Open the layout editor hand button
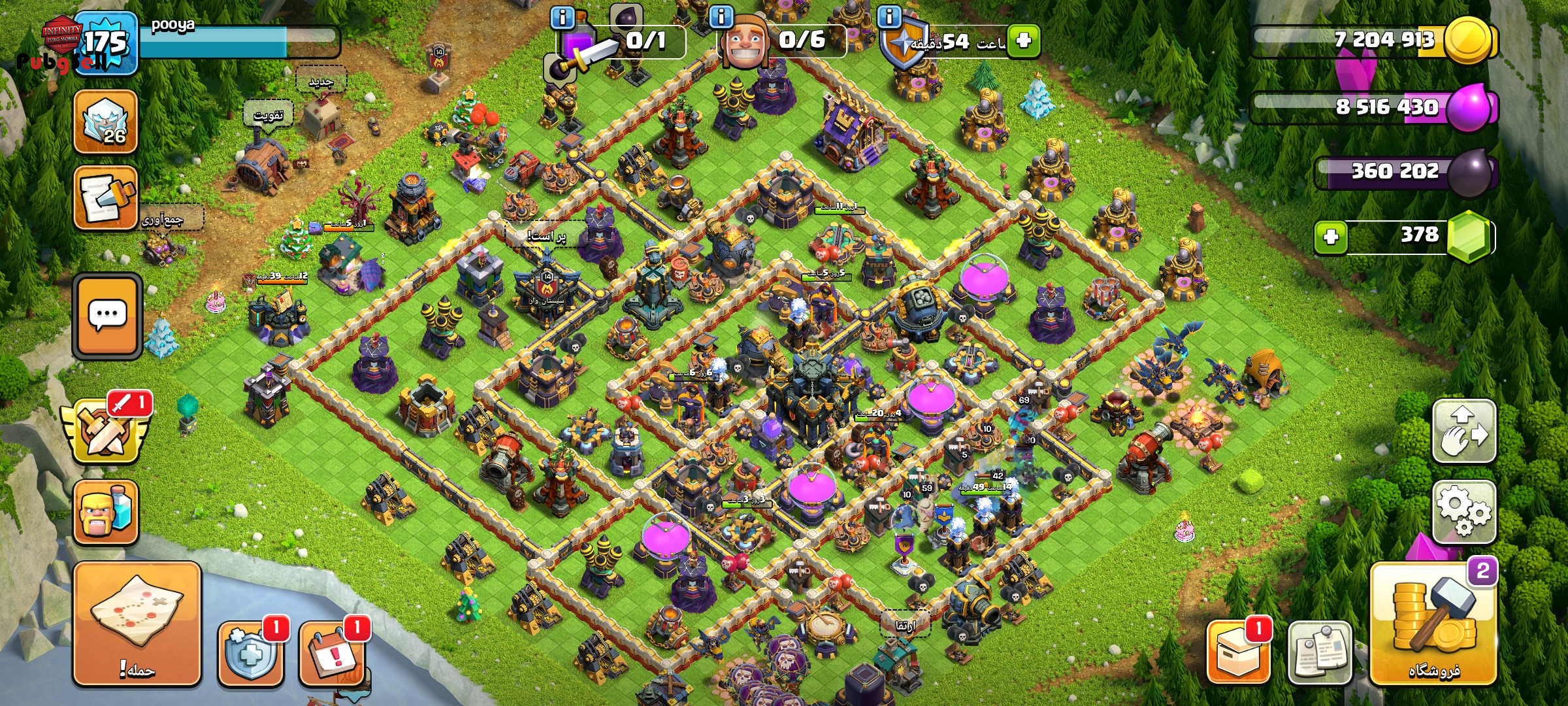The width and height of the screenshot is (1568, 706). coord(1464,431)
